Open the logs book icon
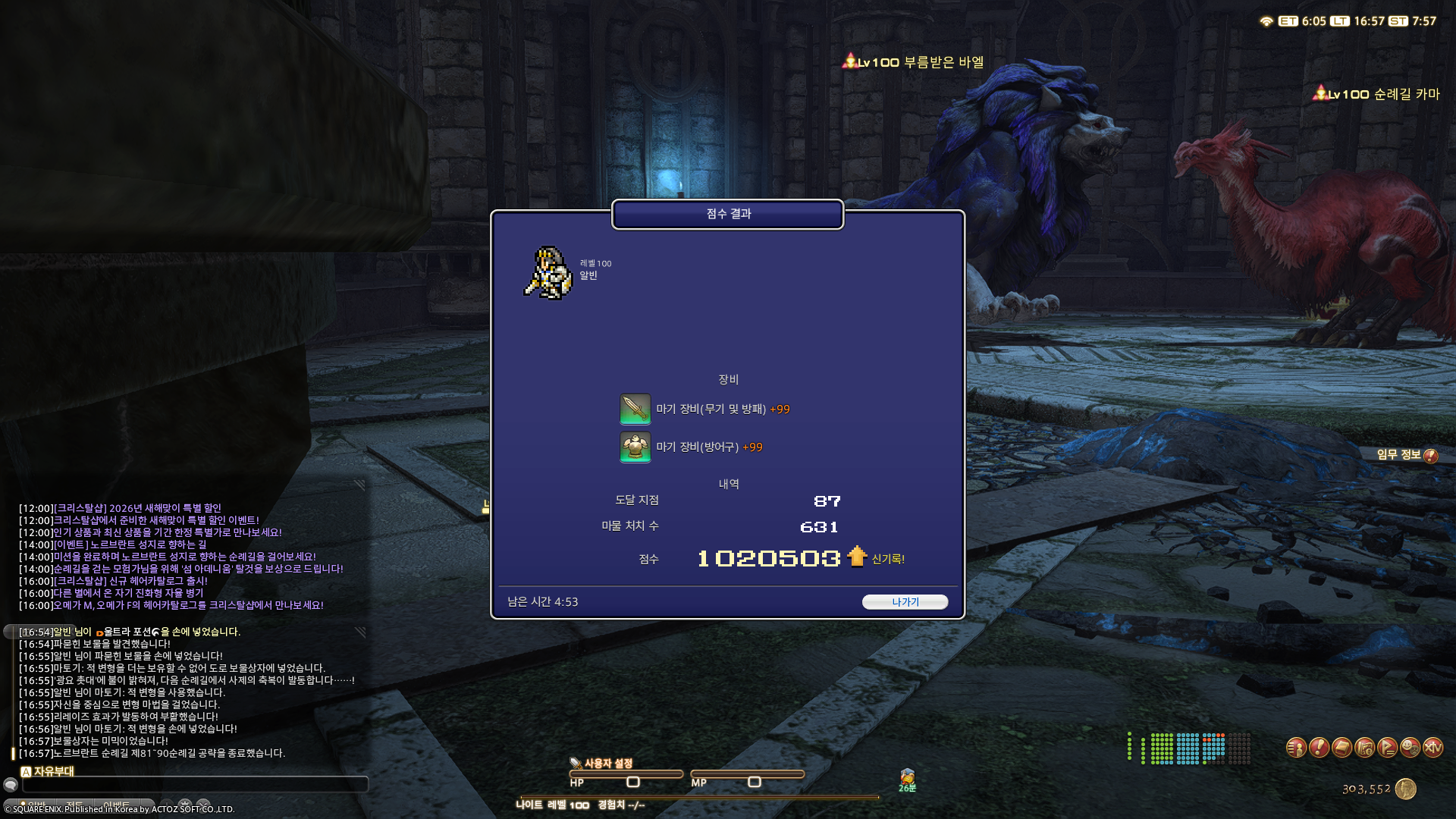1456x819 pixels. (1341, 748)
